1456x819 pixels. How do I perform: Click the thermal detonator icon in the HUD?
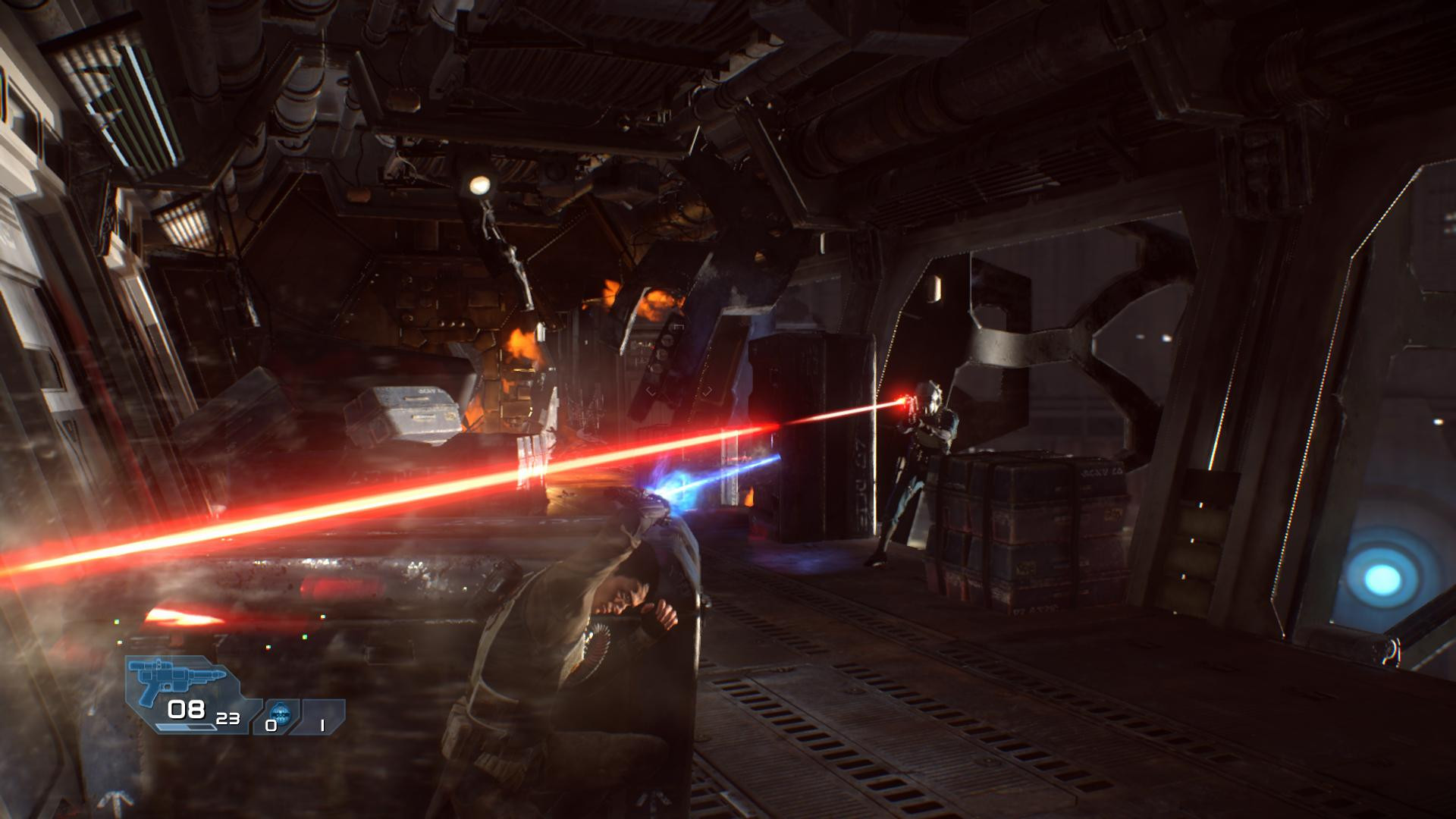tap(281, 711)
